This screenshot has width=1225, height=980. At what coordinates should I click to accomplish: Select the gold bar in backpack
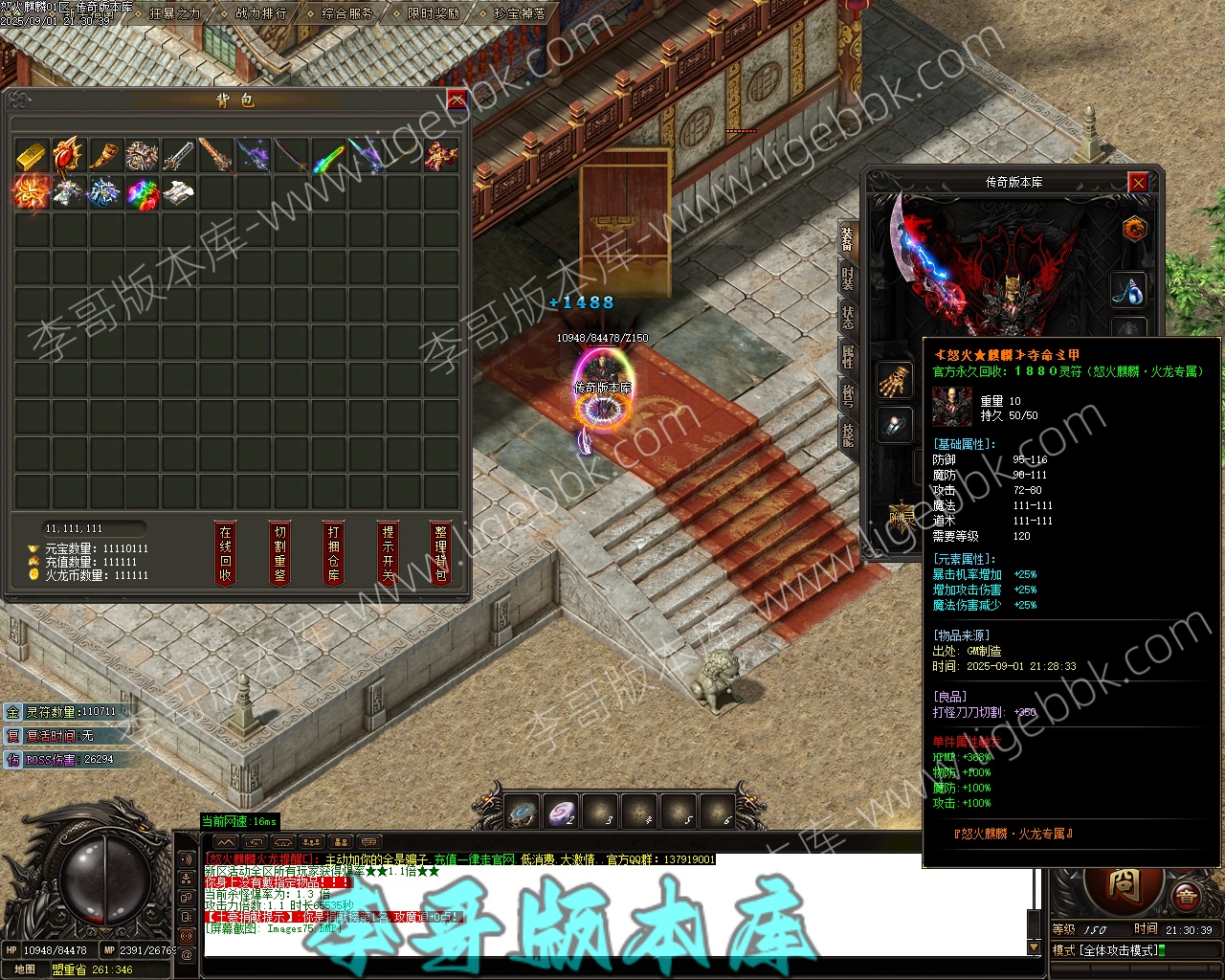tap(32, 156)
